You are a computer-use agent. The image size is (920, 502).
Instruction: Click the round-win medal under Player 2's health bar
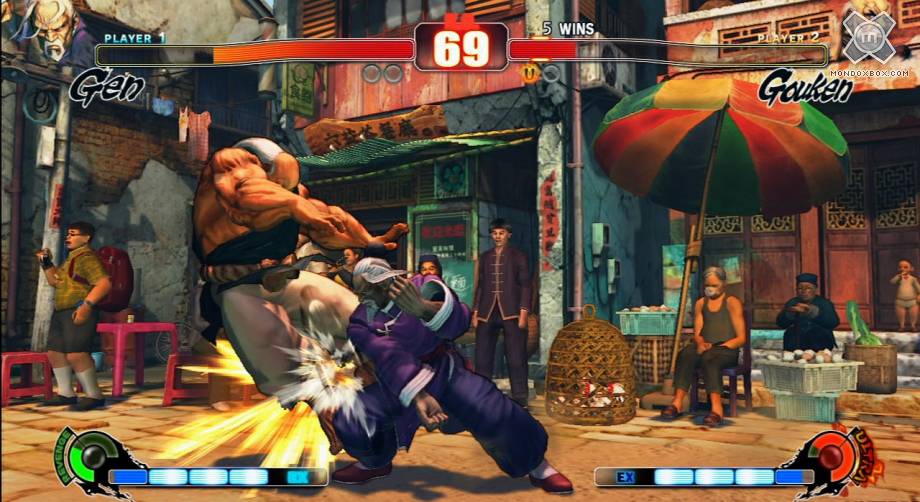[529, 72]
